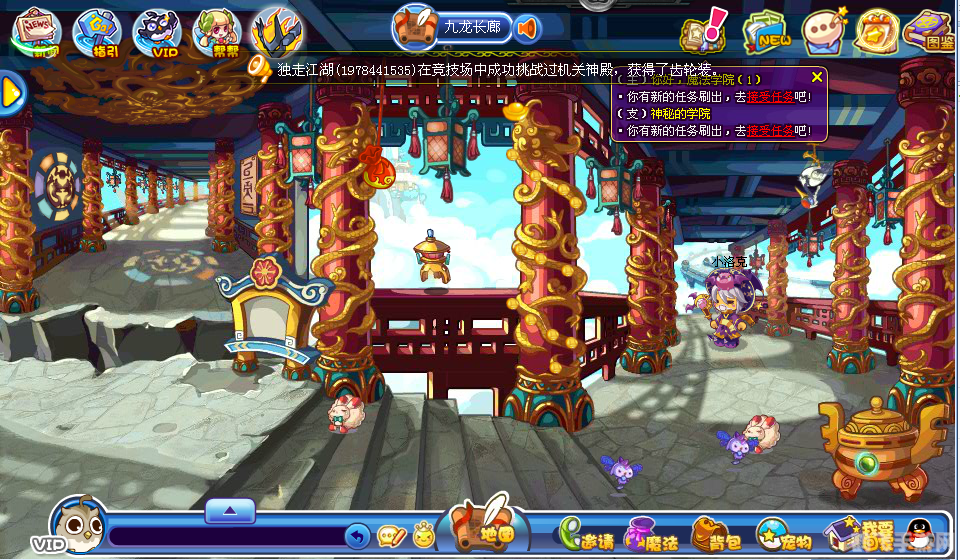Viewport: 960px width, 560px height.
Task: Open the VIP wolf icon
Action: pos(157,32)
